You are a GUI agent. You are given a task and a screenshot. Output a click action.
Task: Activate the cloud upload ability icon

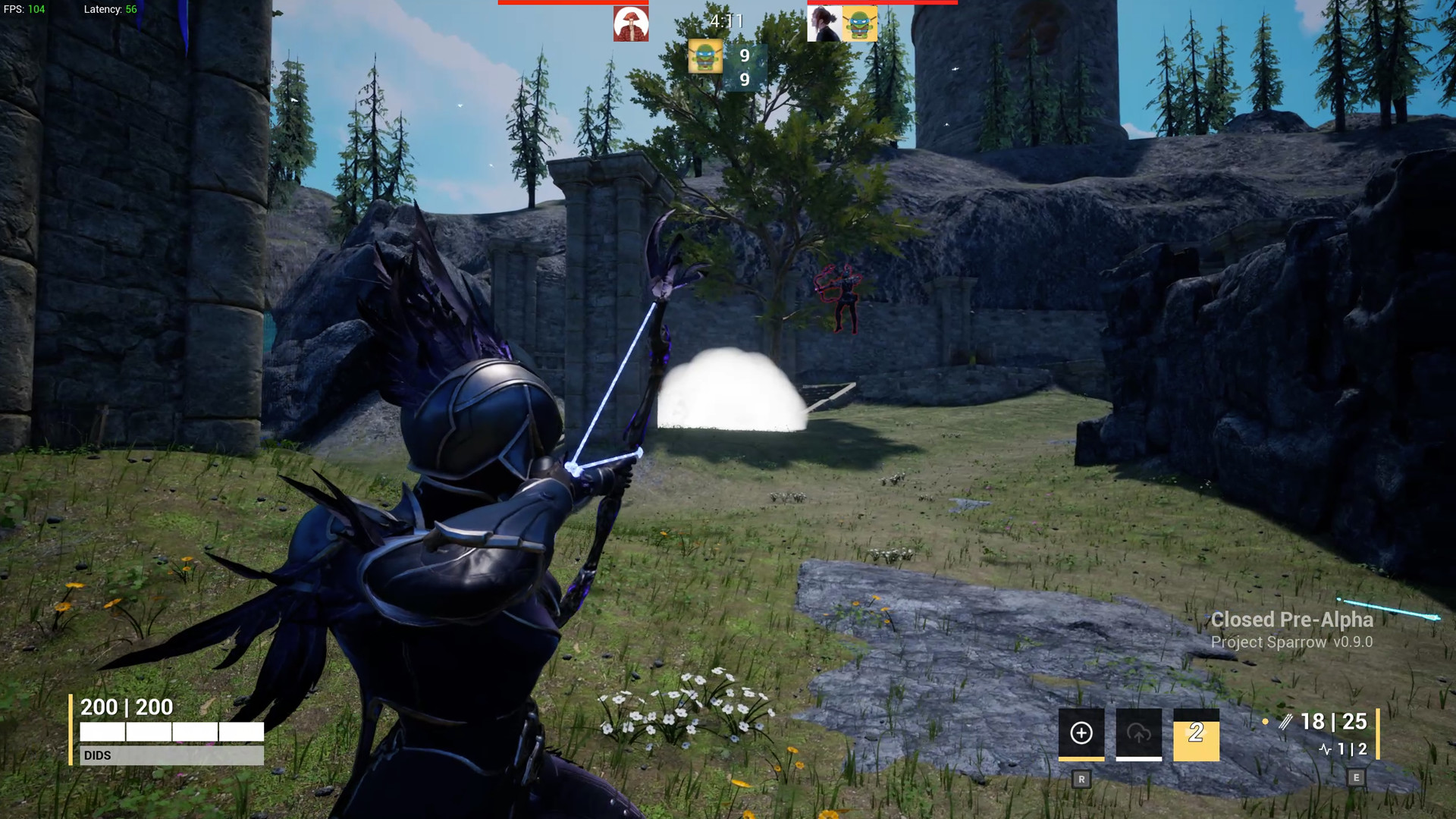coord(1137,733)
